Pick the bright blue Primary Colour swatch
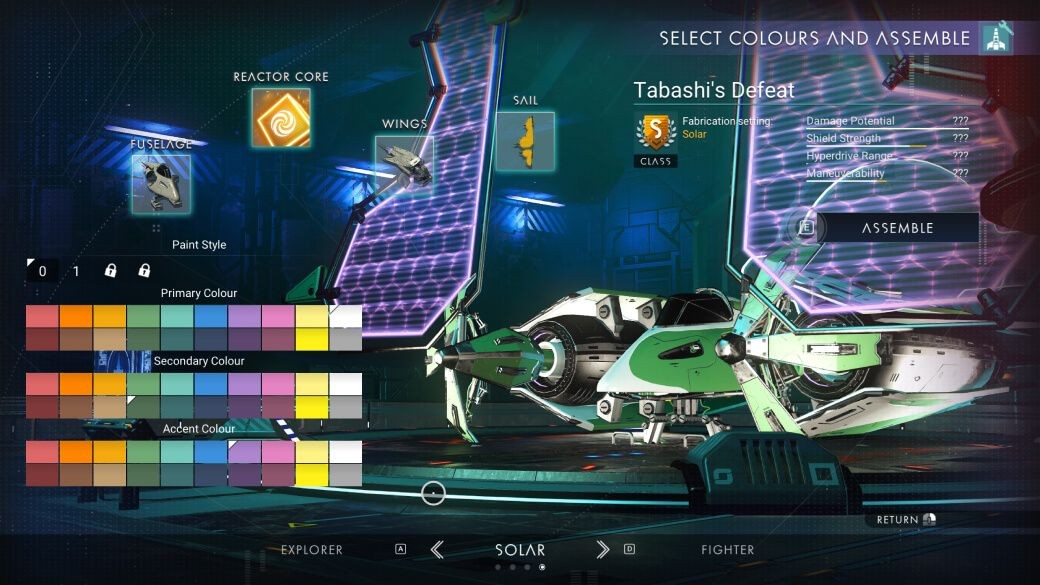The width and height of the screenshot is (1040, 585). click(211, 316)
